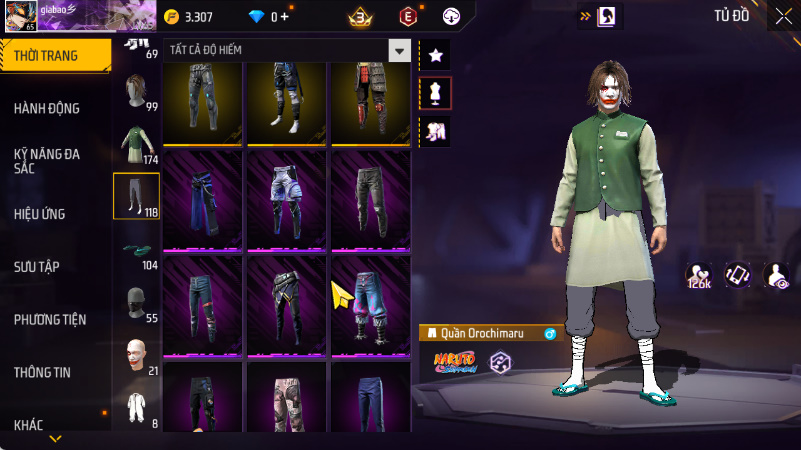Show favorites with the star filter

point(435,55)
